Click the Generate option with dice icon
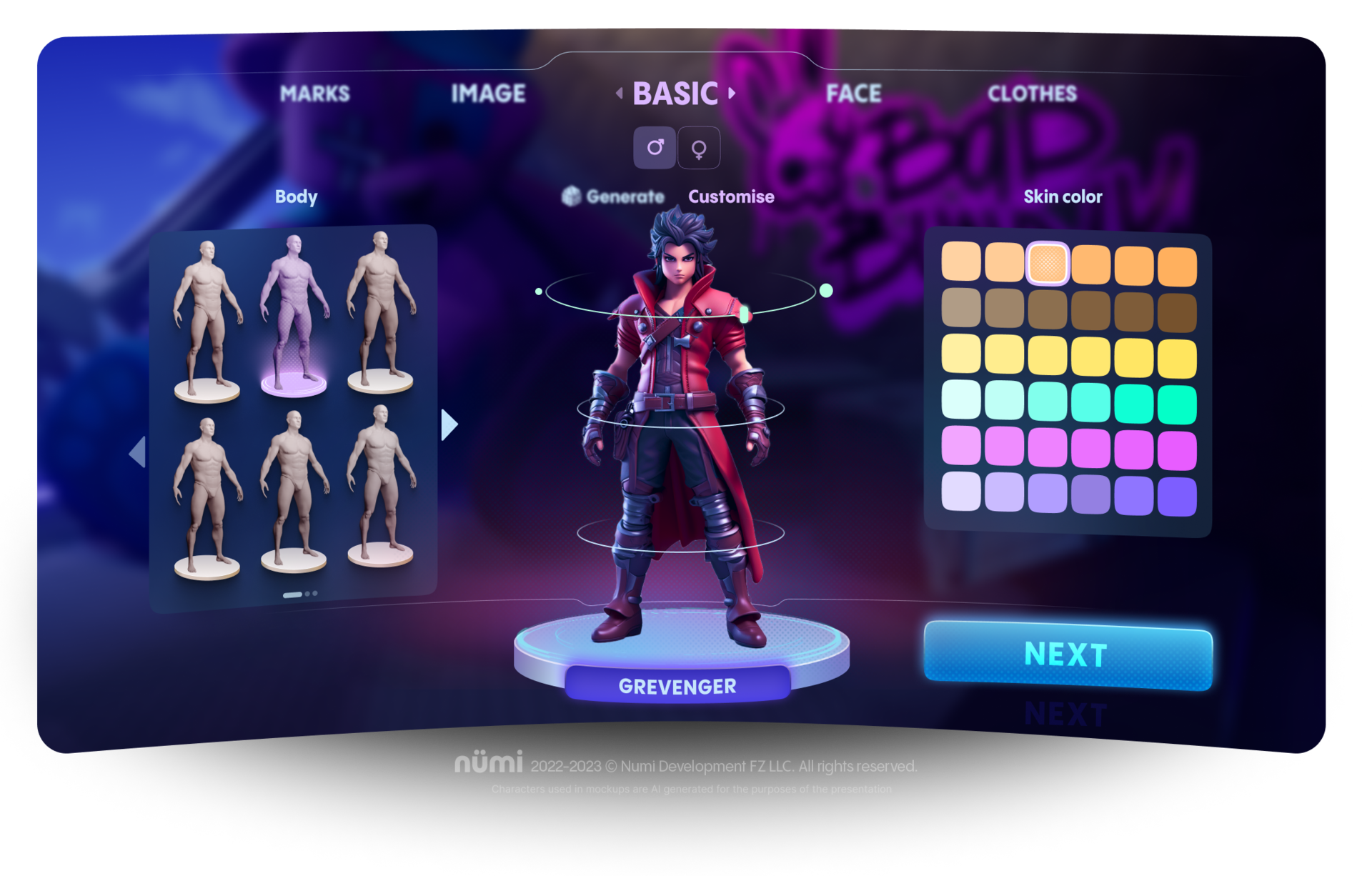Screen dimensions: 1372x876 [x=613, y=196]
